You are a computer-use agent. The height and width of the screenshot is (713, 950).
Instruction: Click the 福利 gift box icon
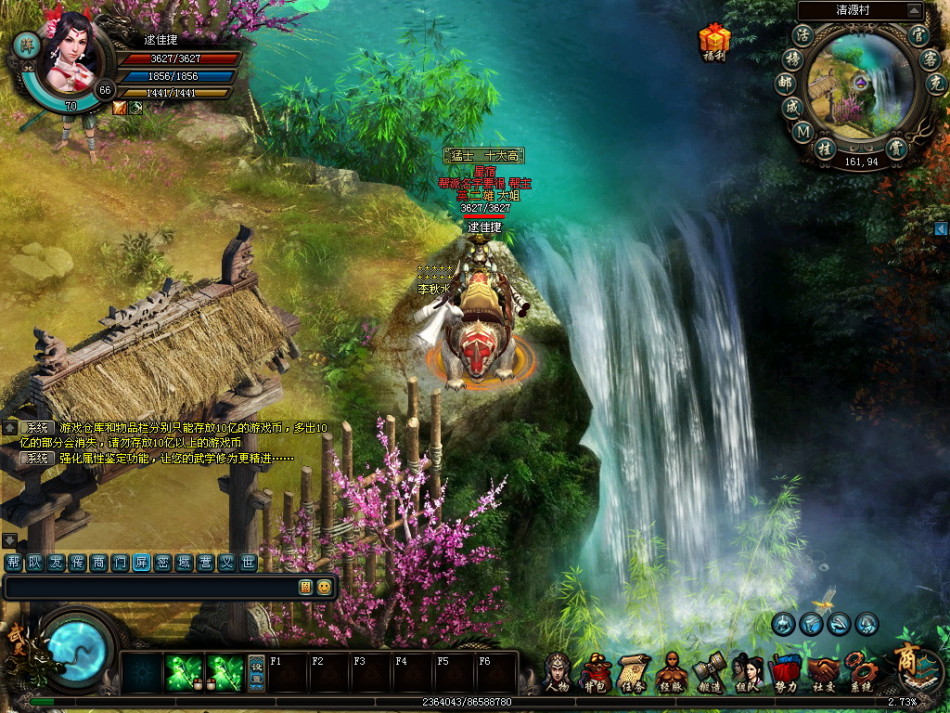pyautogui.click(x=714, y=40)
